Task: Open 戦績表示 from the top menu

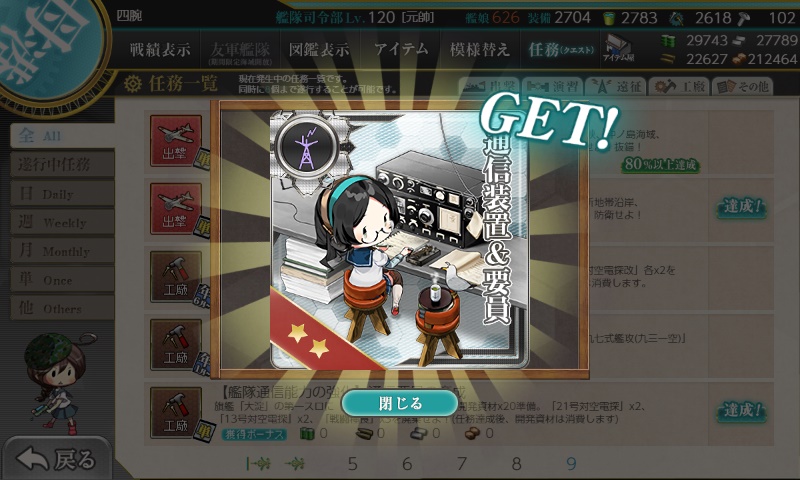Action: [160, 49]
